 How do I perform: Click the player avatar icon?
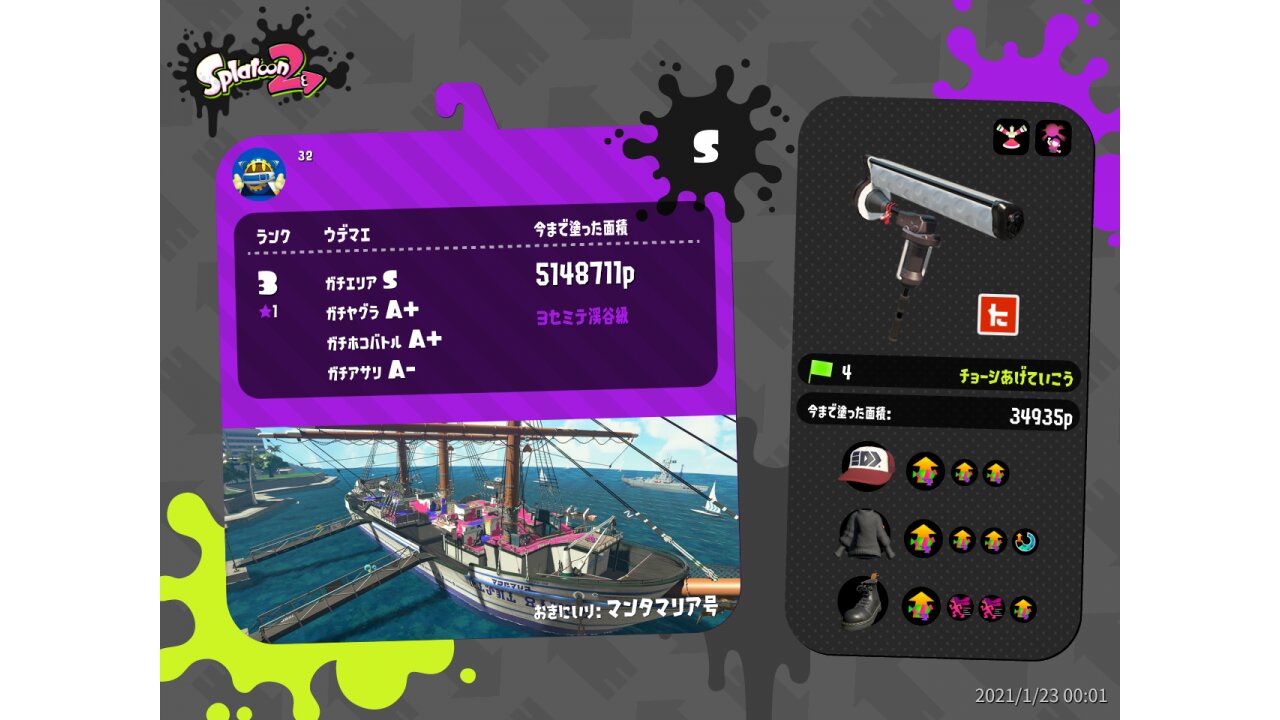[x=259, y=173]
